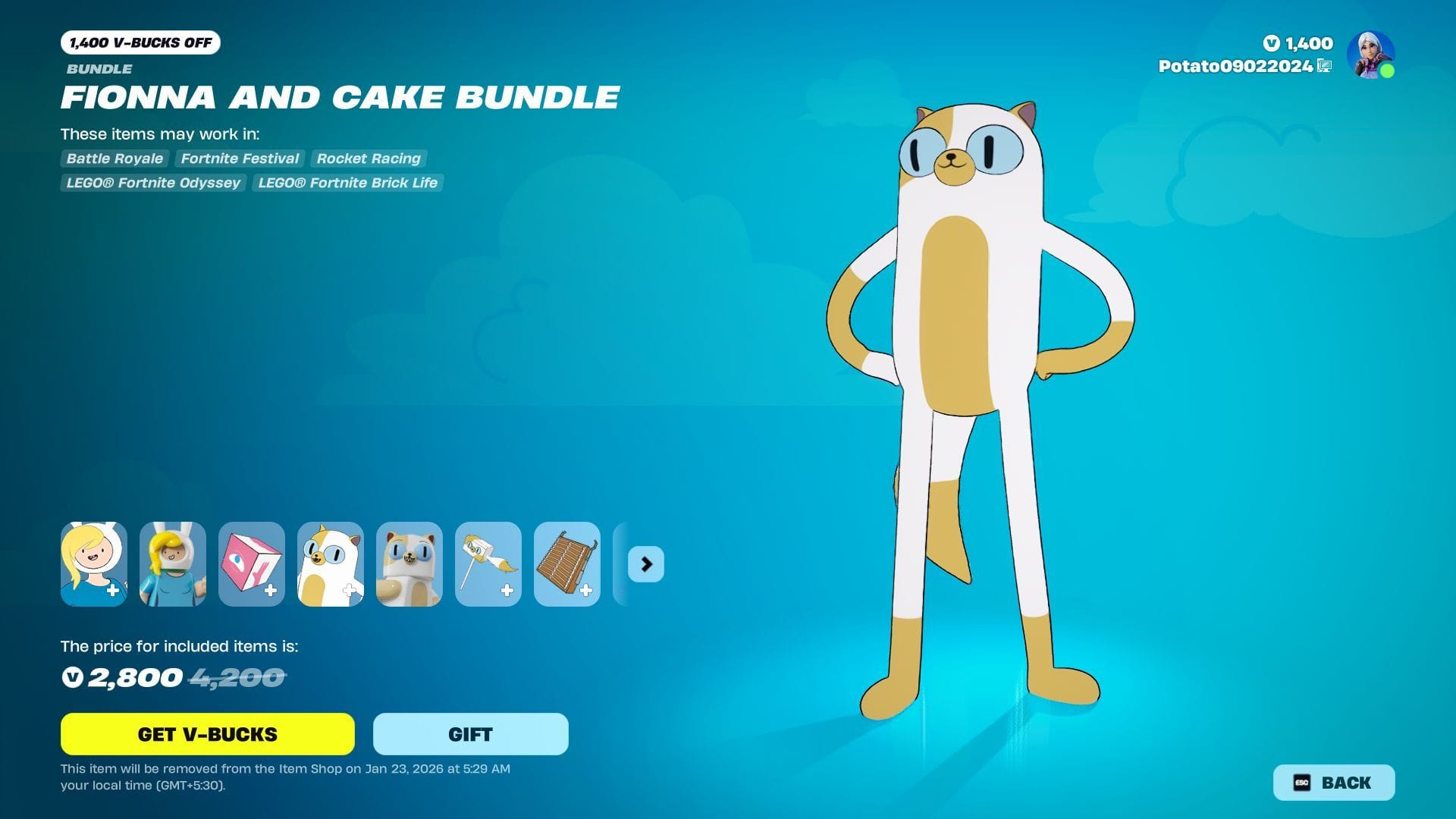Choose the LEGO Cake style thumbnail
The image size is (1456, 819).
tap(409, 564)
